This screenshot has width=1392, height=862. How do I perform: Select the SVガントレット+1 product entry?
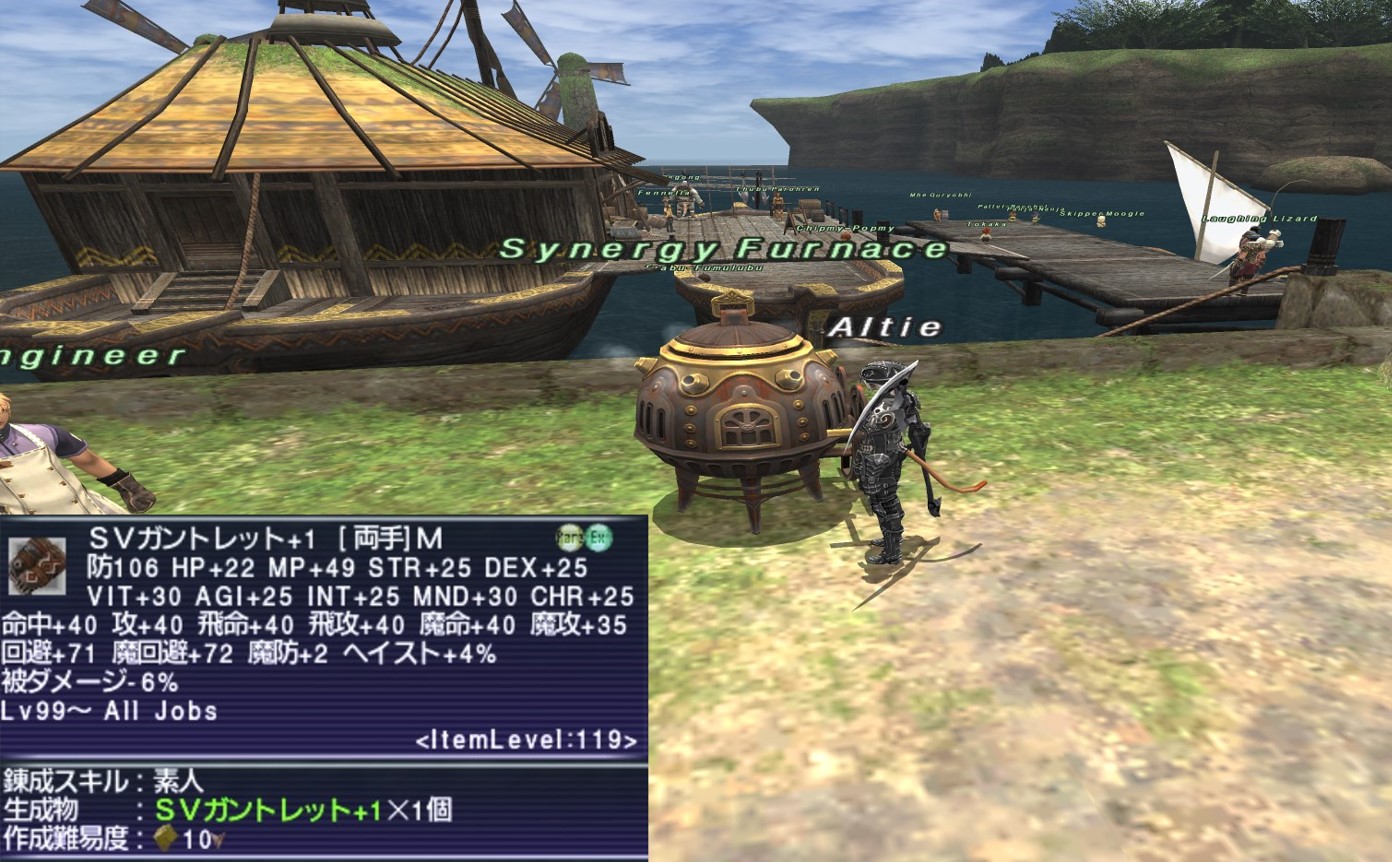(x=268, y=810)
